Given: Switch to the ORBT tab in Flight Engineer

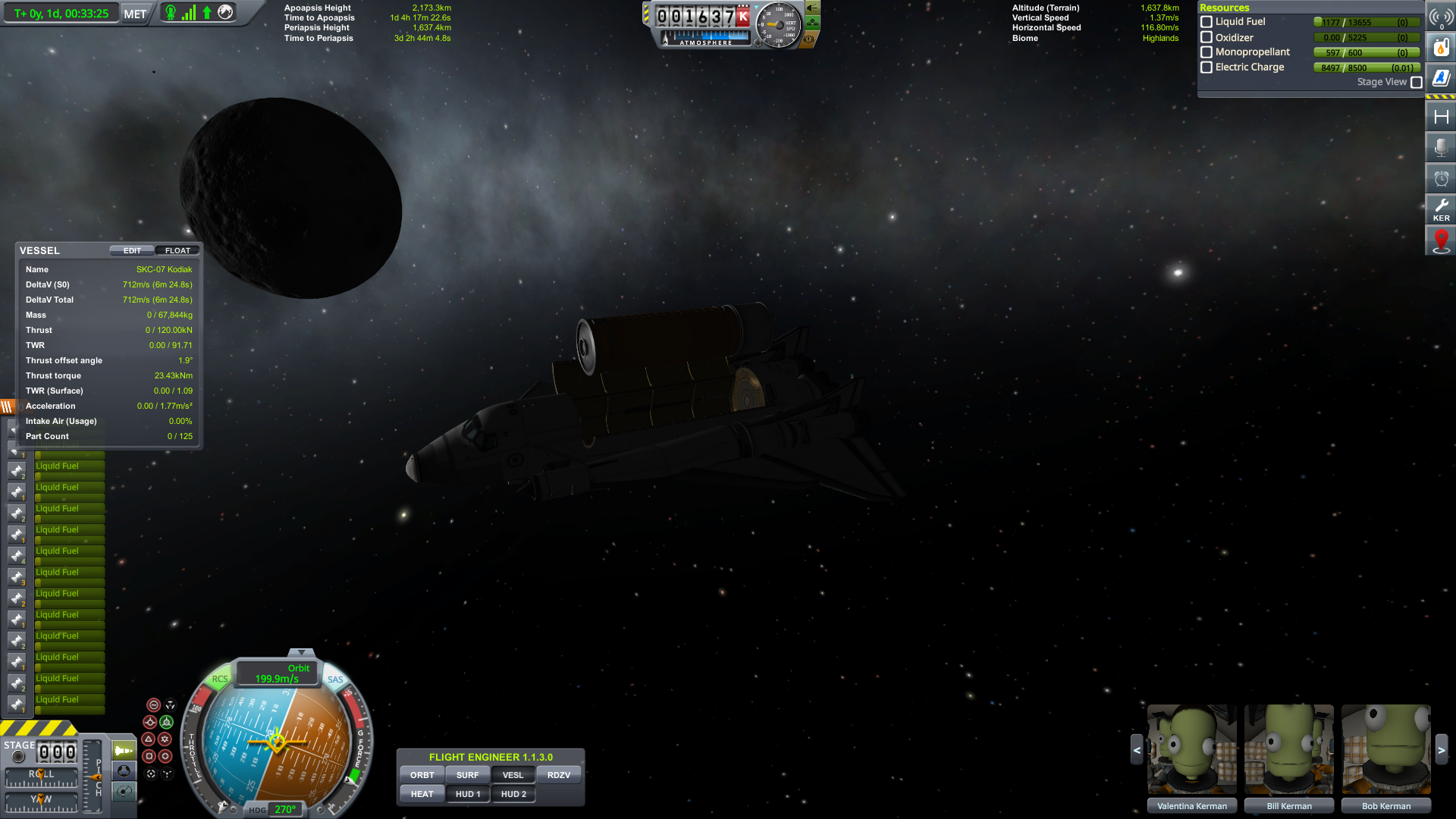Looking at the screenshot, I should click(422, 774).
